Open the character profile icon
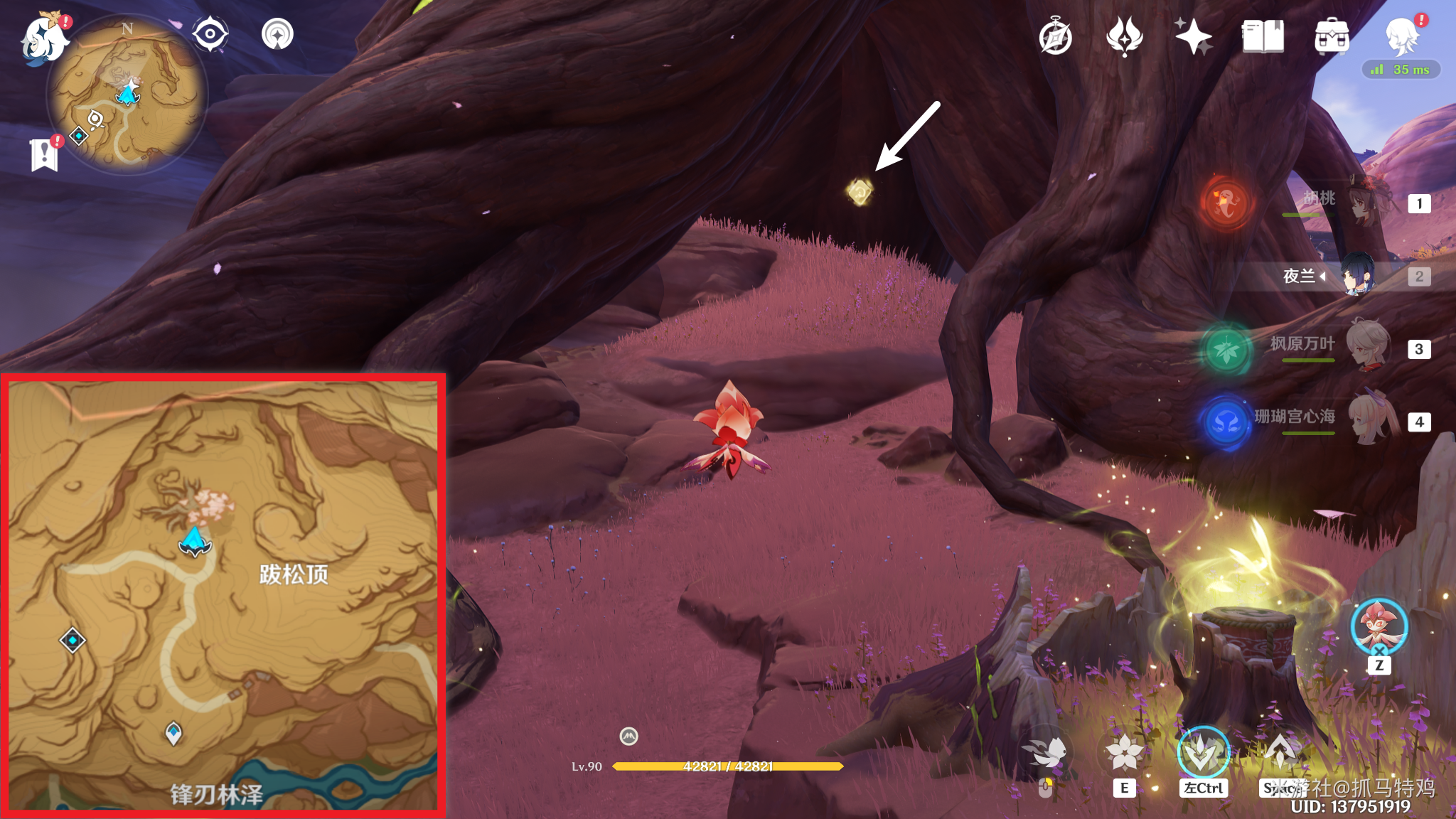1456x819 pixels. click(1402, 37)
